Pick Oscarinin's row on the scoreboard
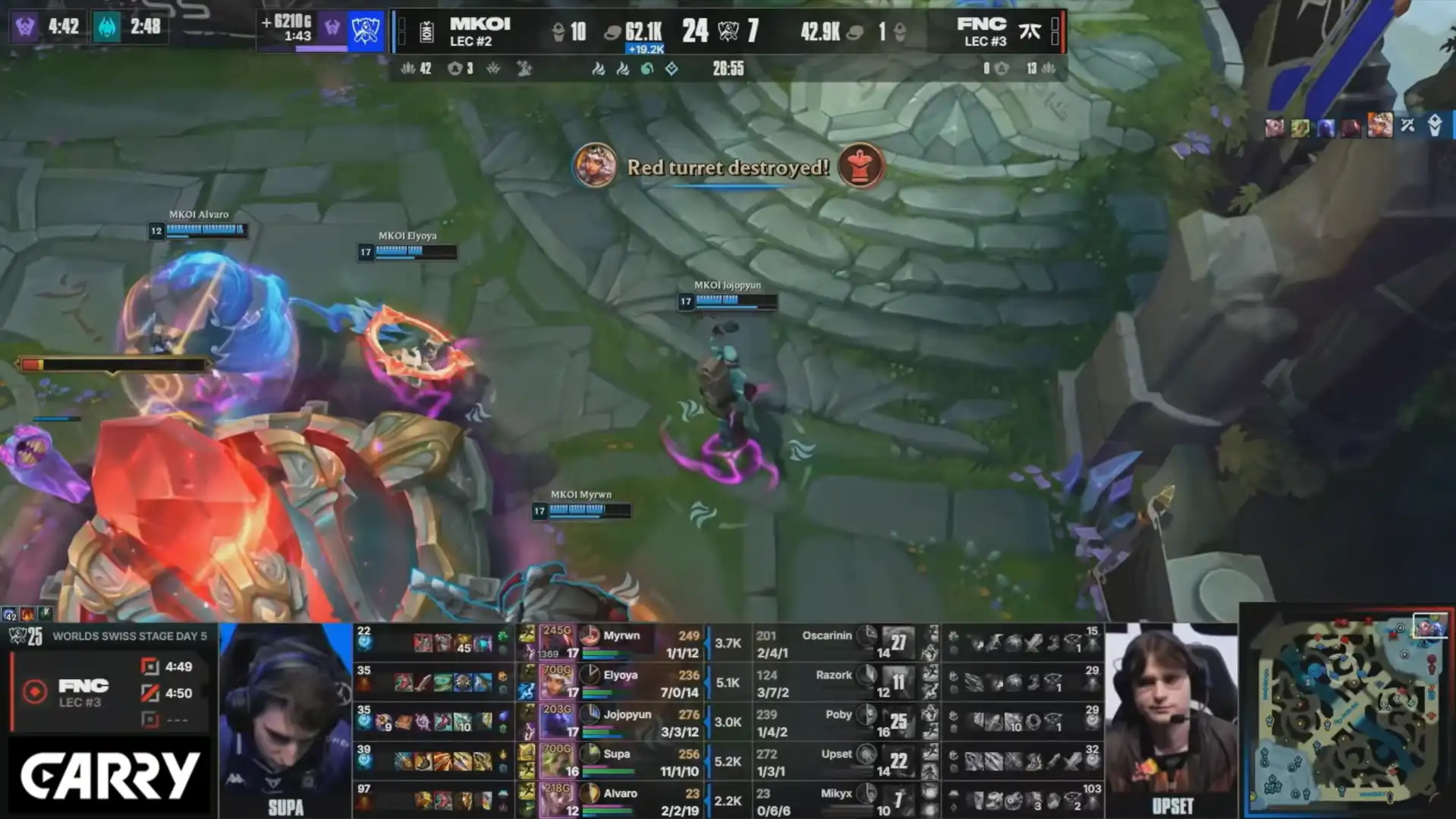This screenshot has height=819, width=1456. 827,643
